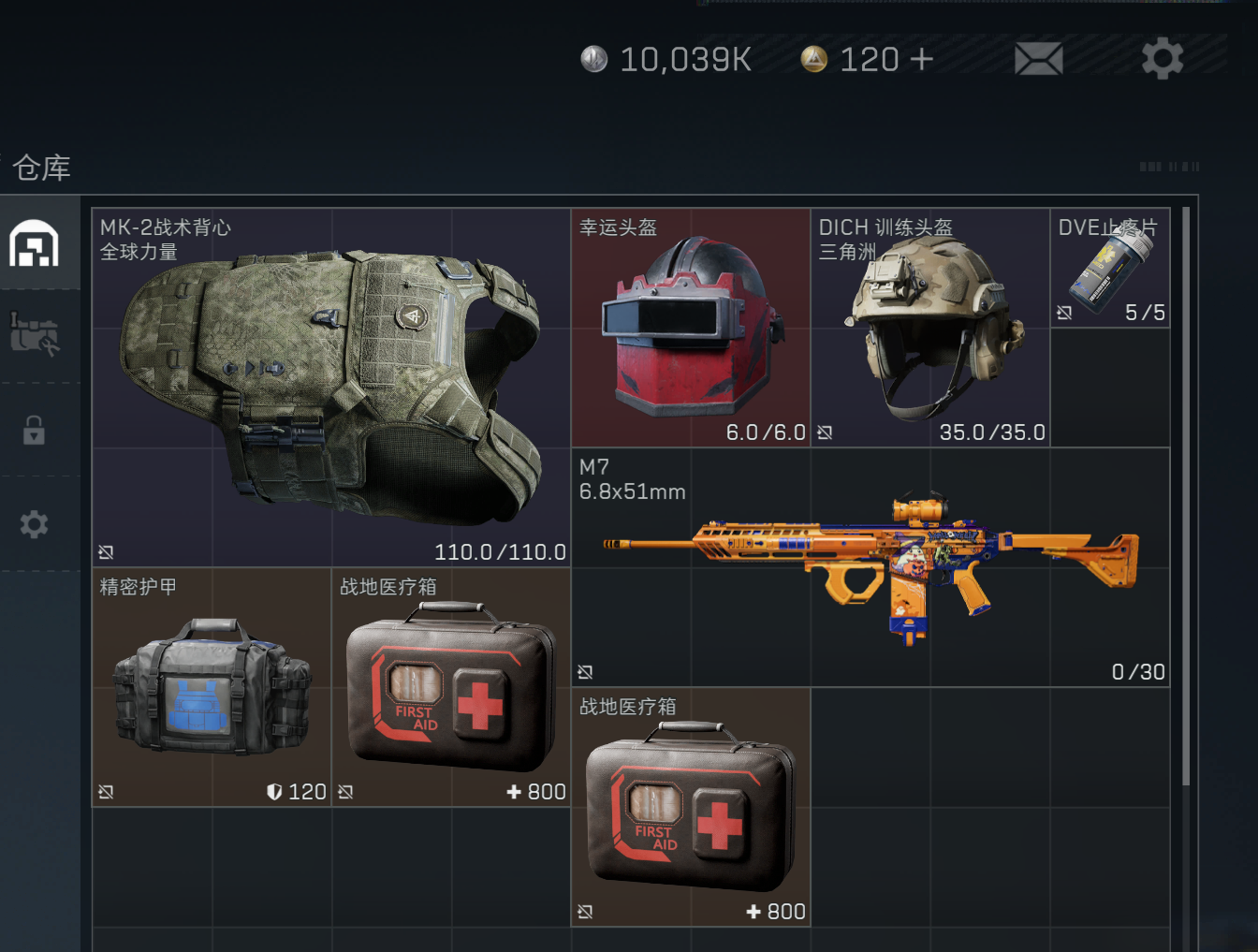Select the DVE painkiller bottle slot
This screenshot has width=1258, height=952.
pos(1110,268)
